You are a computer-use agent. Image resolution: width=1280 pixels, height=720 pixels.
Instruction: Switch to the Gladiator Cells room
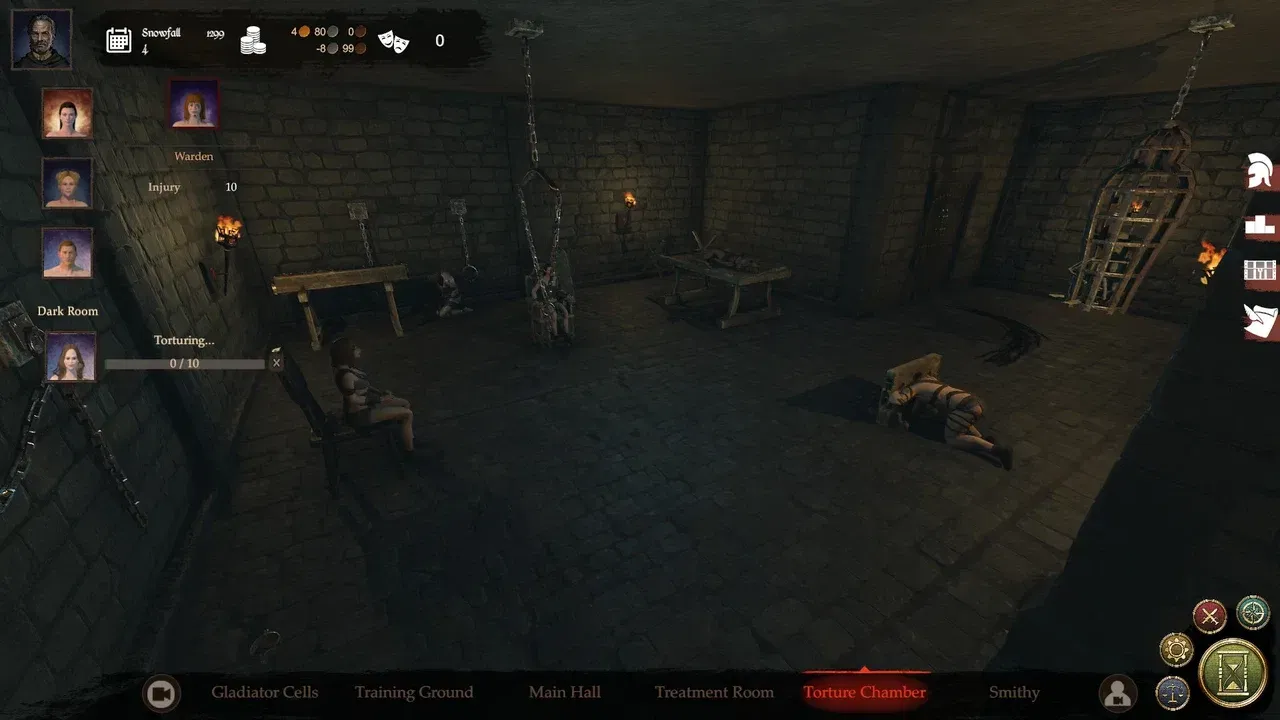coord(264,691)
